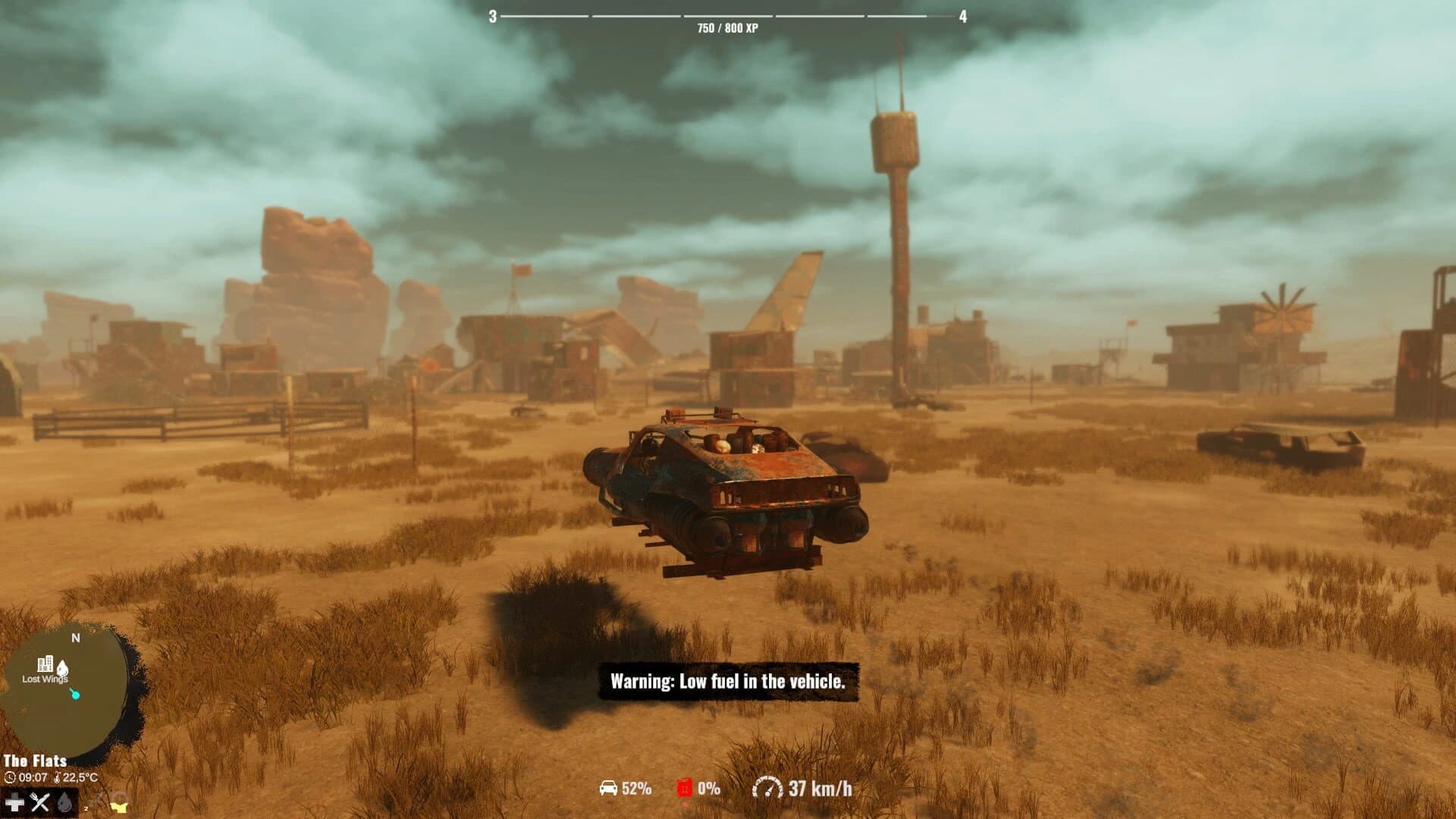Image resolution: width=1456 pixels, height=819 pixels.
Task: Click the car condition icon showing 52%
Action: click(608, 788)
